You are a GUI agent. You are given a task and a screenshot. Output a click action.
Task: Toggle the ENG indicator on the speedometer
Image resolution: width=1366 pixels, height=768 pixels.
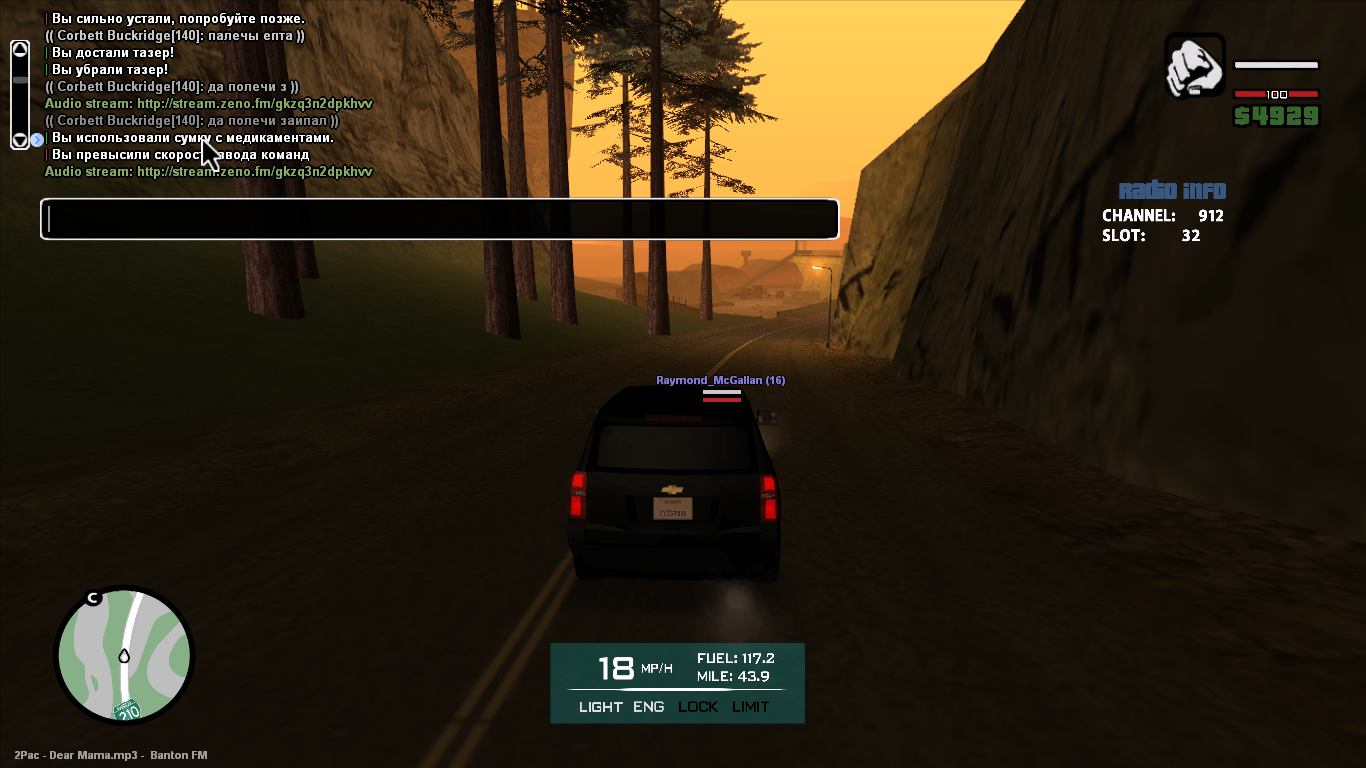pos(648,707)
